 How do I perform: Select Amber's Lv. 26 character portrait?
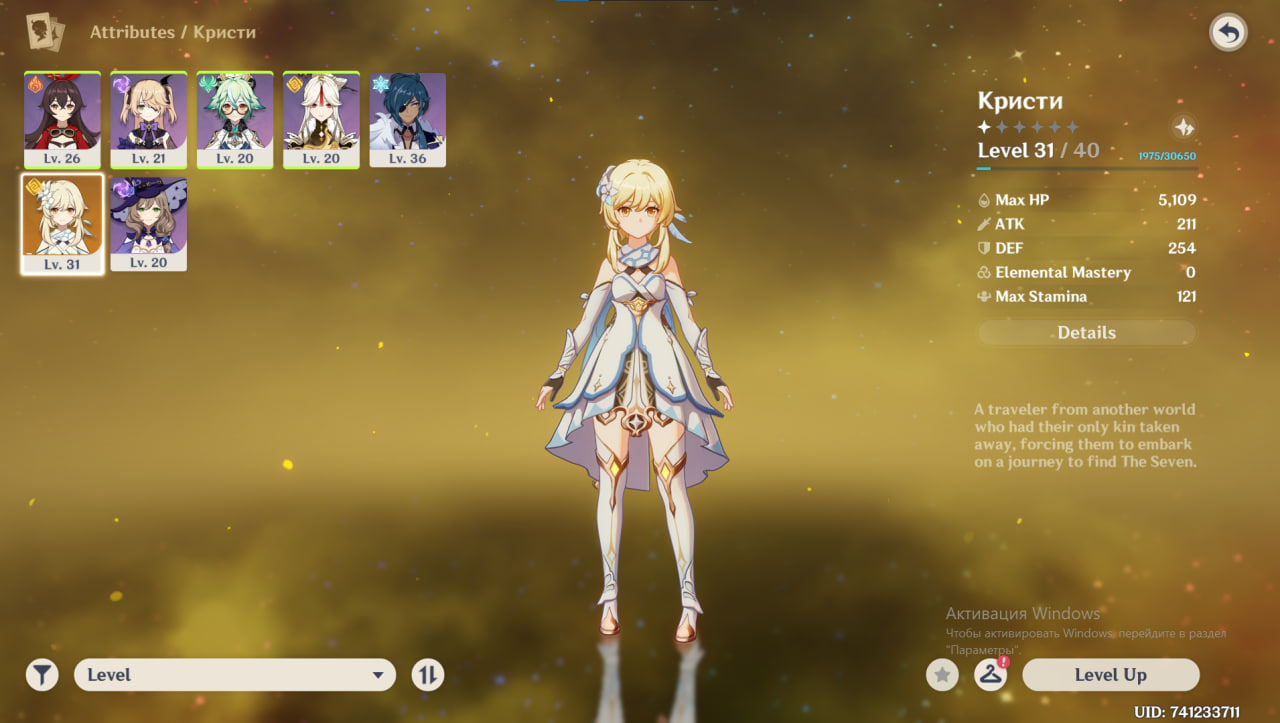[62, 119]
